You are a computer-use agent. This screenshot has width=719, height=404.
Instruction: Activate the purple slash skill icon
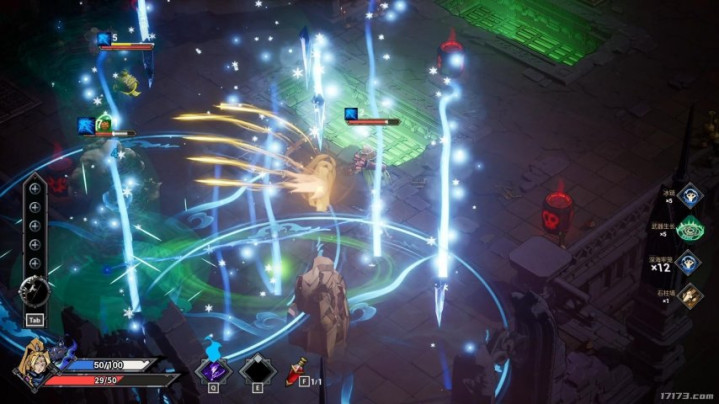(x=212, y=370)
